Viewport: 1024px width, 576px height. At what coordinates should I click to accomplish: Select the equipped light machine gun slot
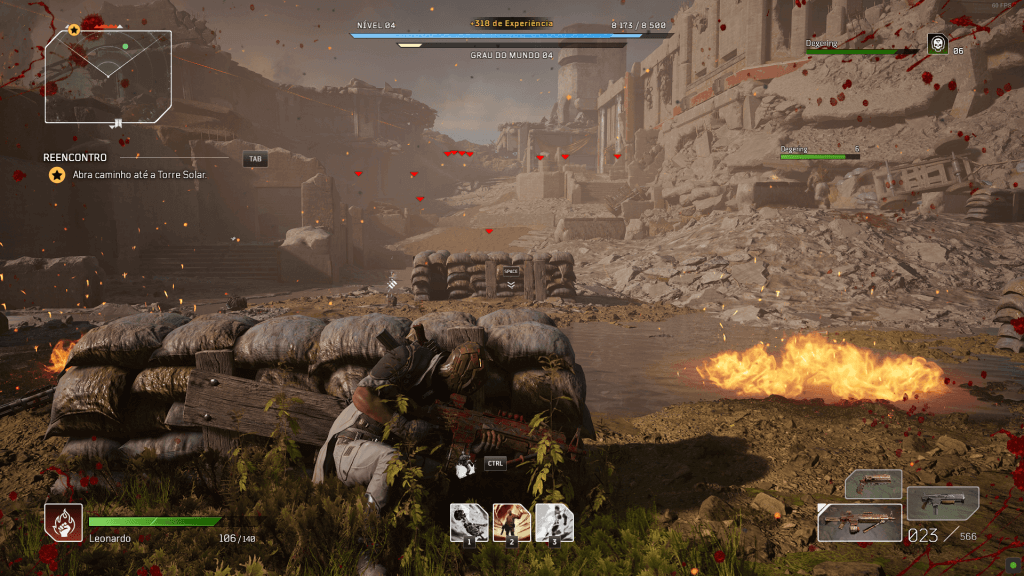tap(859, 523)
